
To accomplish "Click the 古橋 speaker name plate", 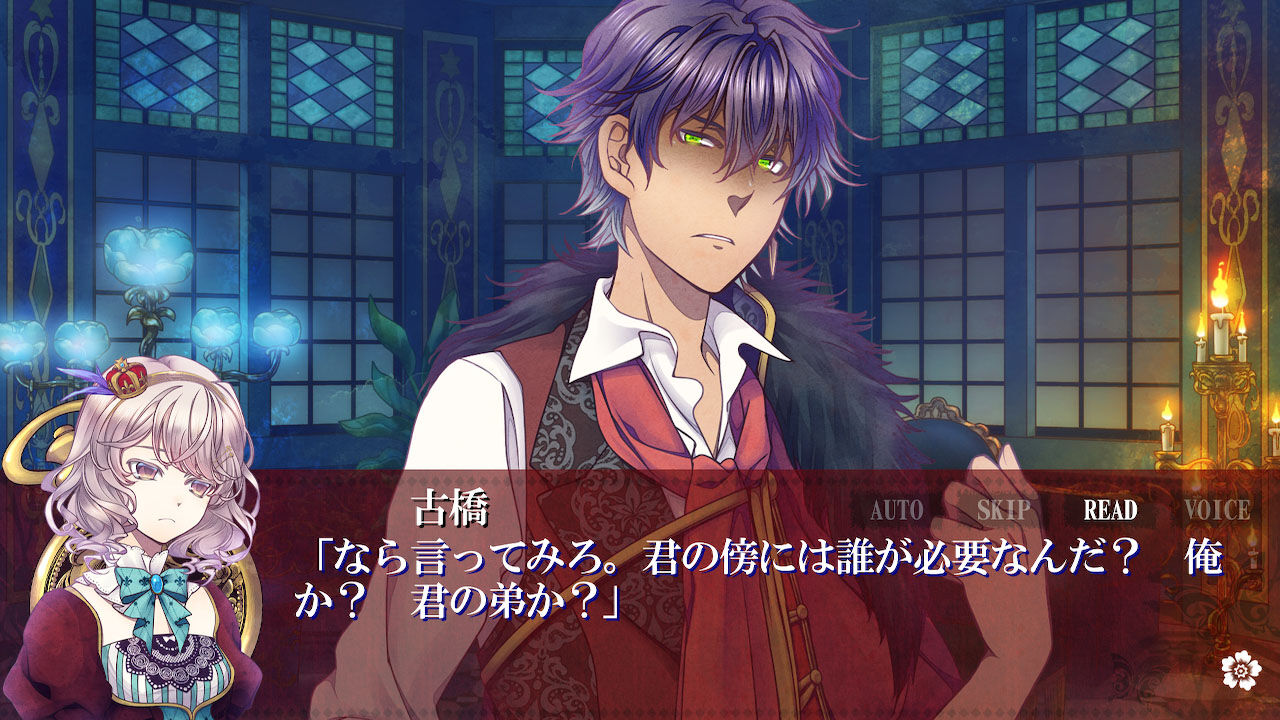I will click(451, 505).
